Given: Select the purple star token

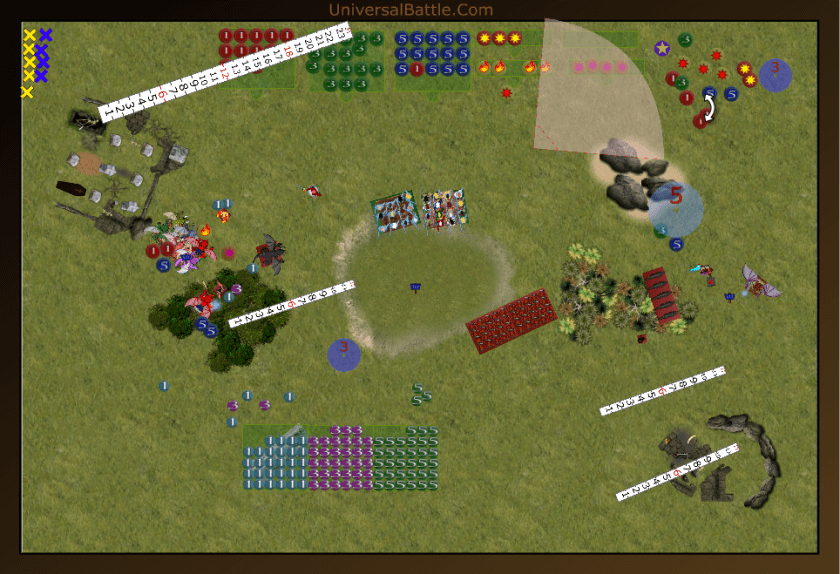Looking at the screenshot, I should coord(662,47).
